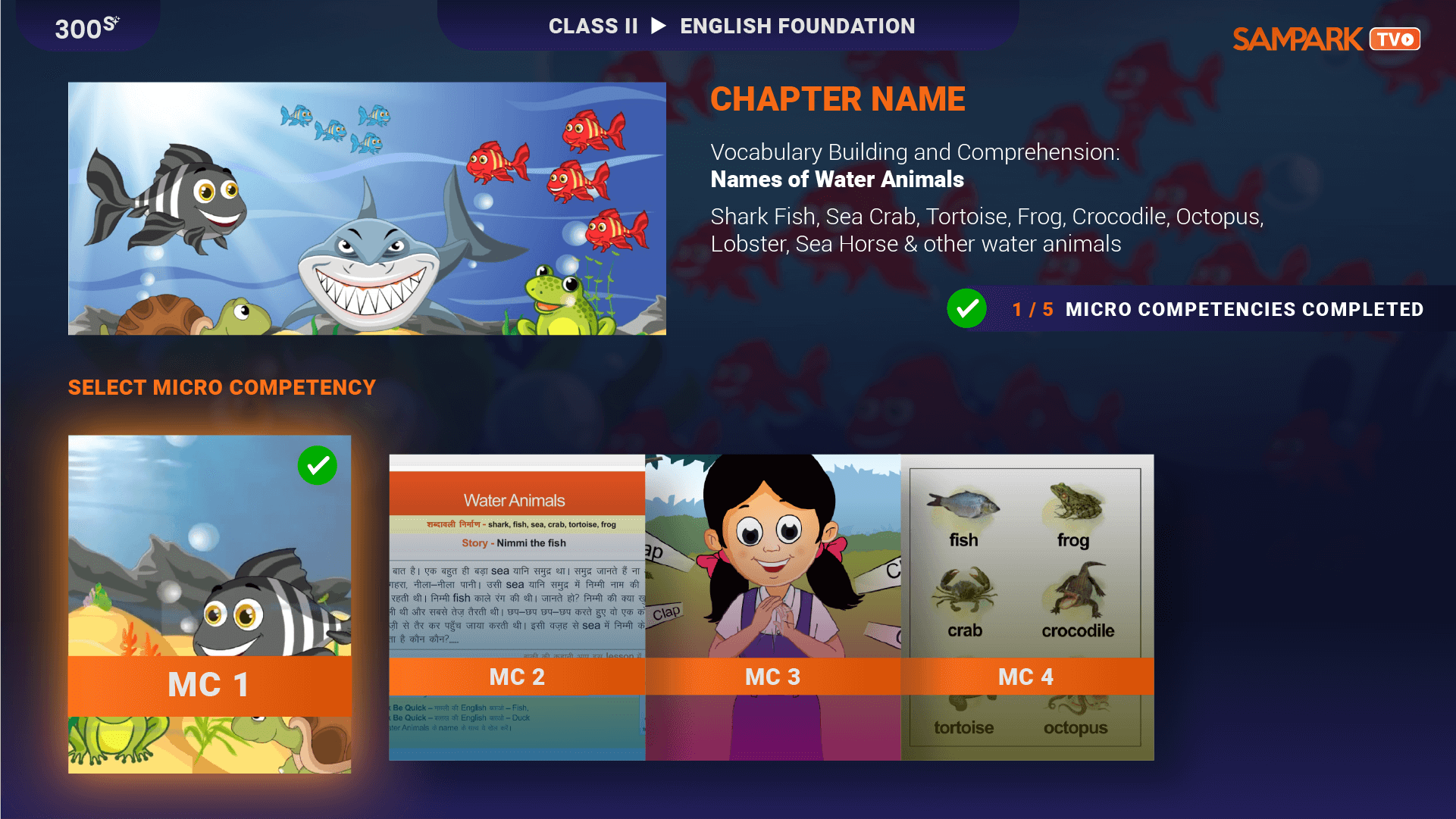The image size is (1456, 819).
Task: Click the Class II English Foundation header
Action: coord(731,26)
